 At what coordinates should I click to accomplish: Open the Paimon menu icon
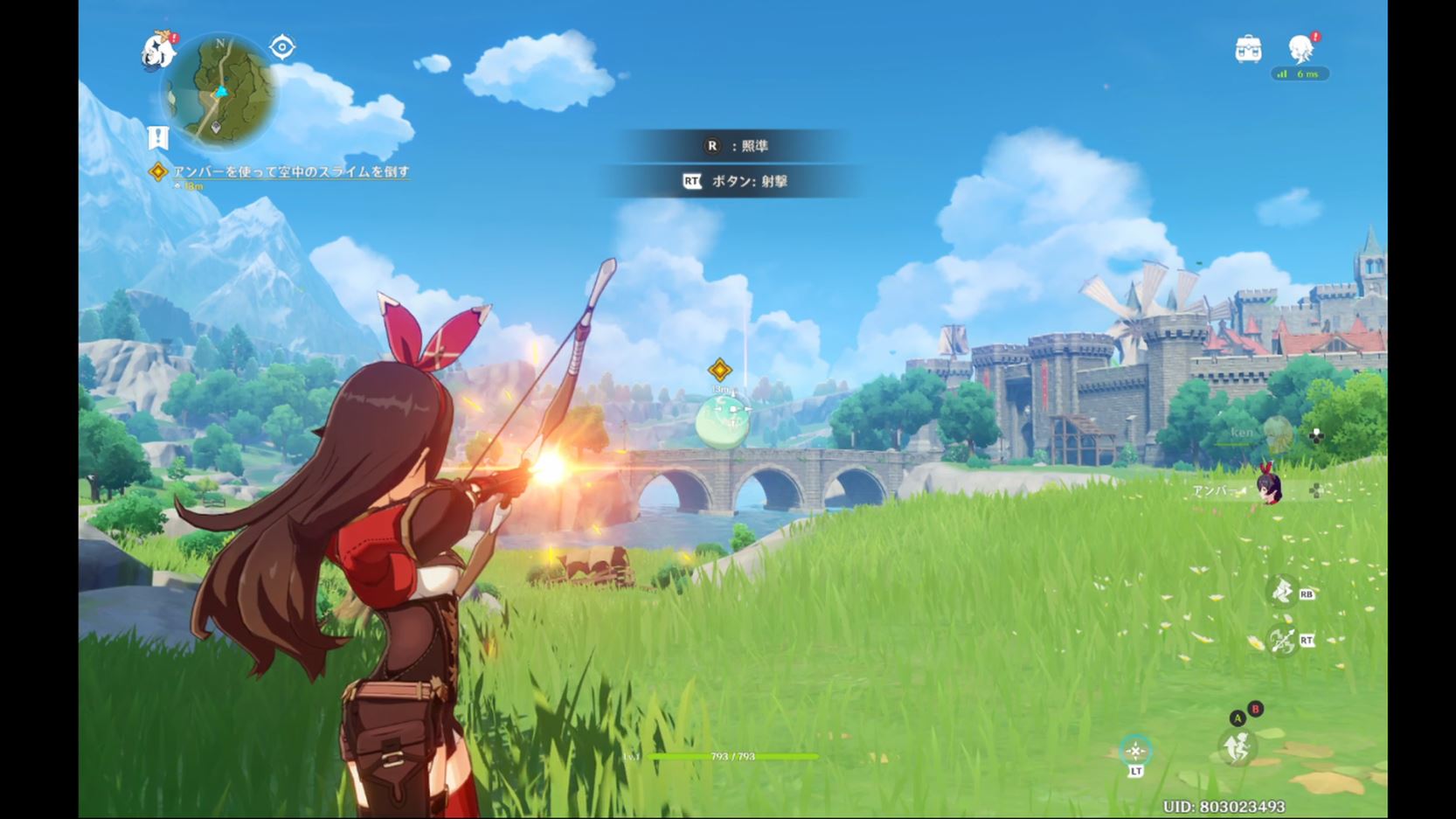pyautogui.click(x=158, y=51)
